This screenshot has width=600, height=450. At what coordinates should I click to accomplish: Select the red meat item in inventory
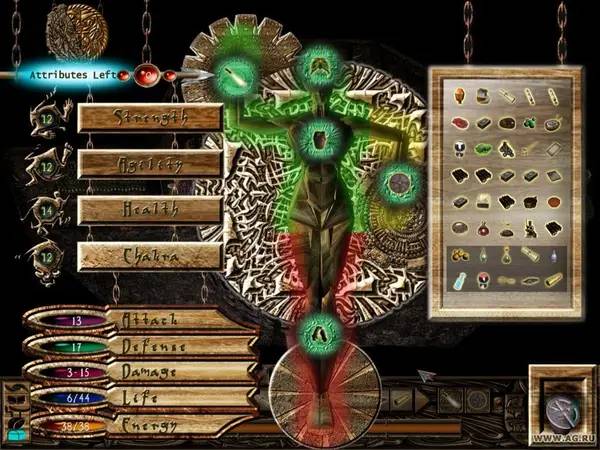(x=456, y=123)
